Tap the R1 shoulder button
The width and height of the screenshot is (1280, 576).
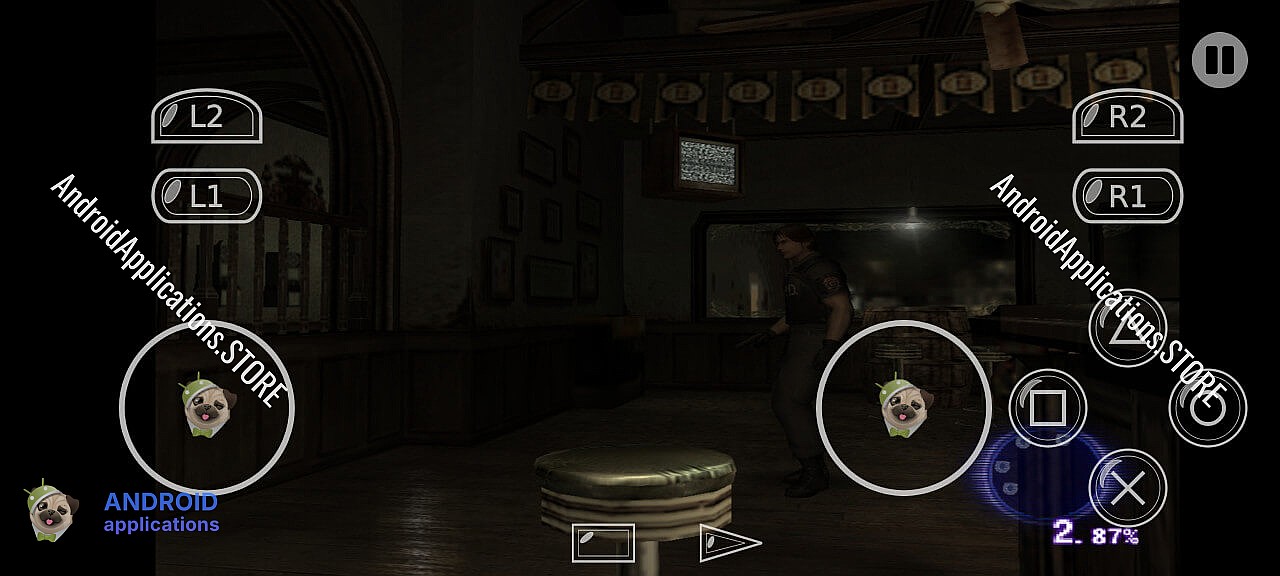1127,196
